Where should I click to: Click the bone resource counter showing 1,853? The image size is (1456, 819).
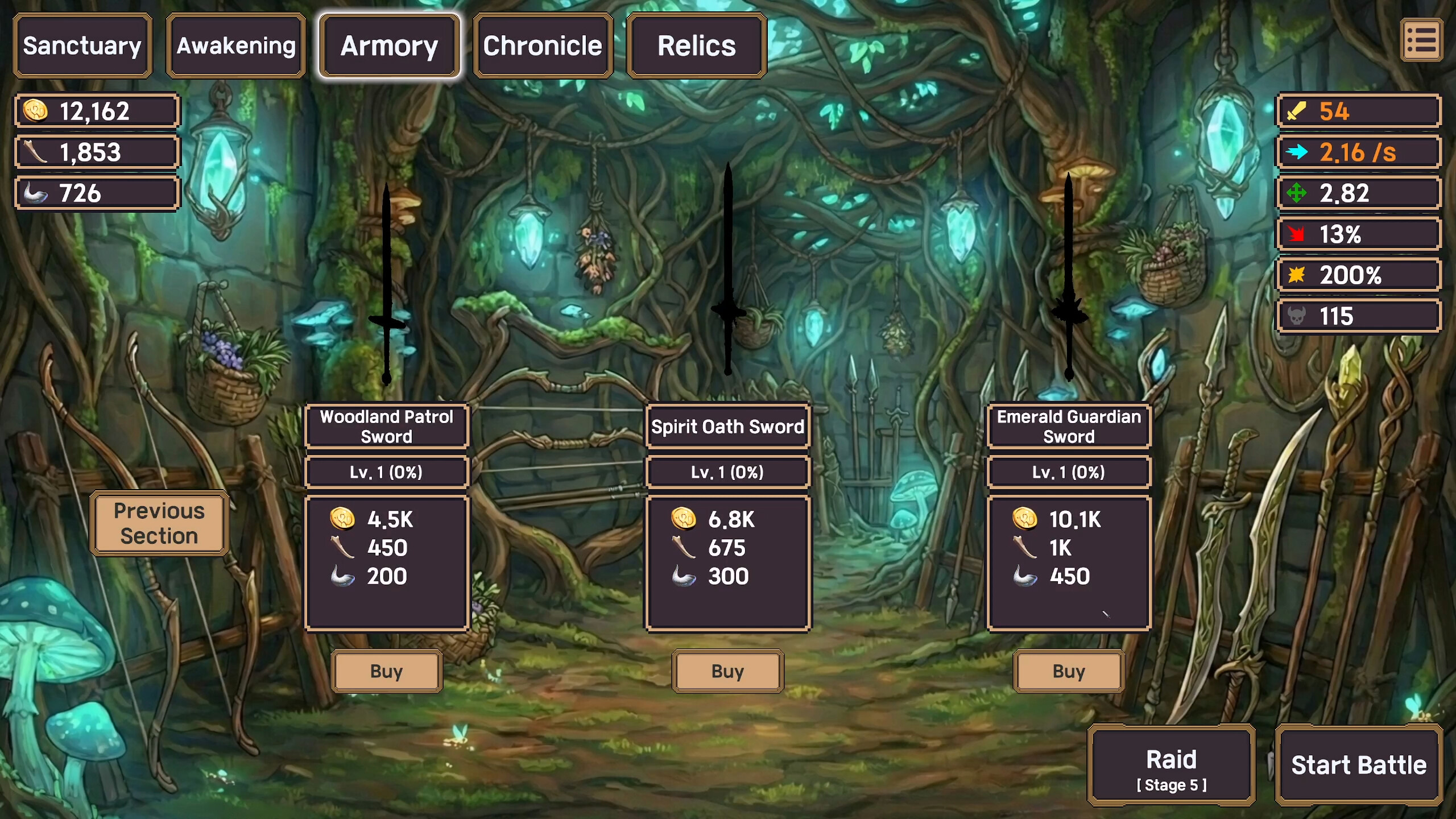(97, 152)
